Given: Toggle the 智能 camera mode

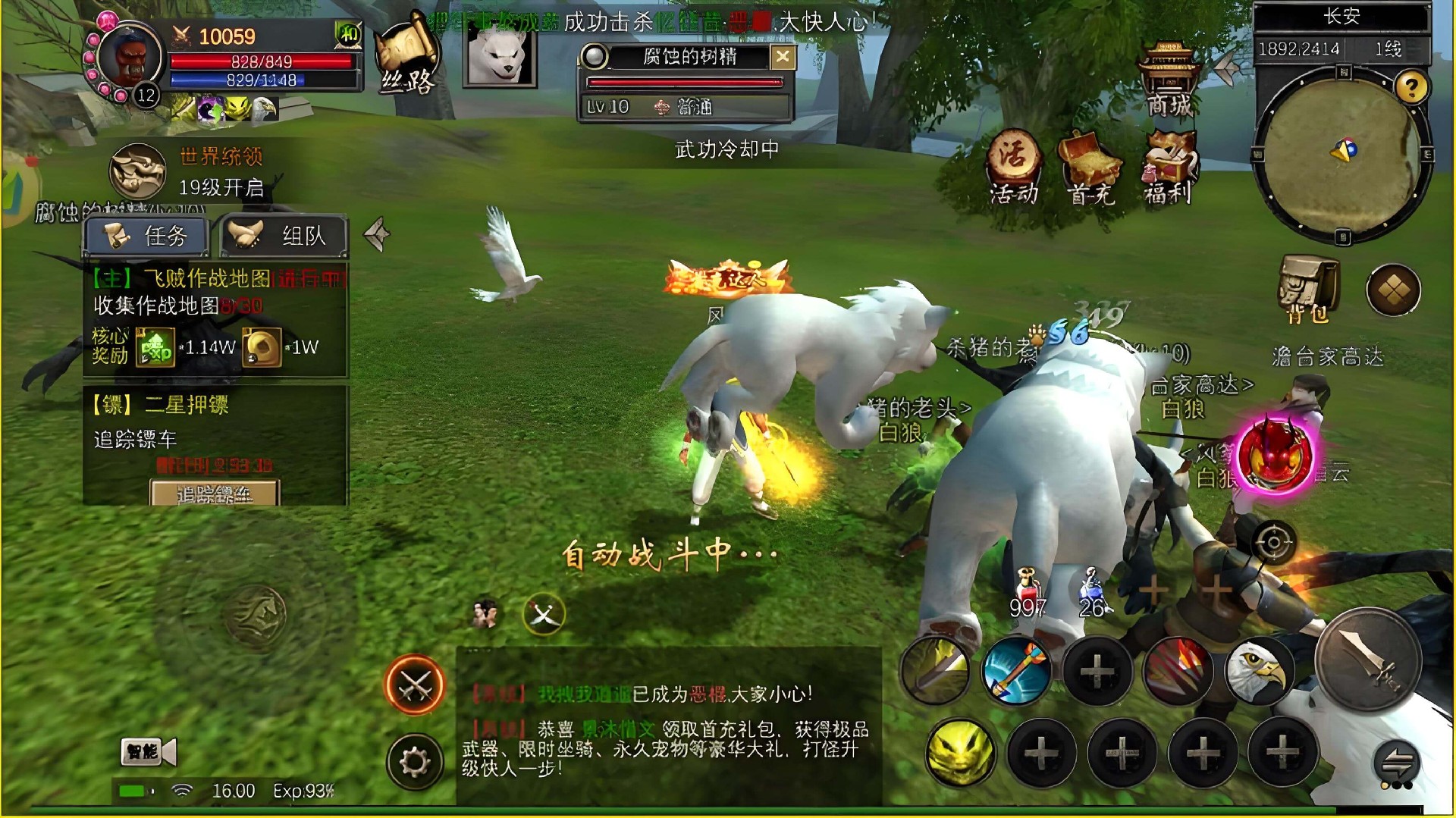Looking at the screenshot, I should (x=149, y=751).
